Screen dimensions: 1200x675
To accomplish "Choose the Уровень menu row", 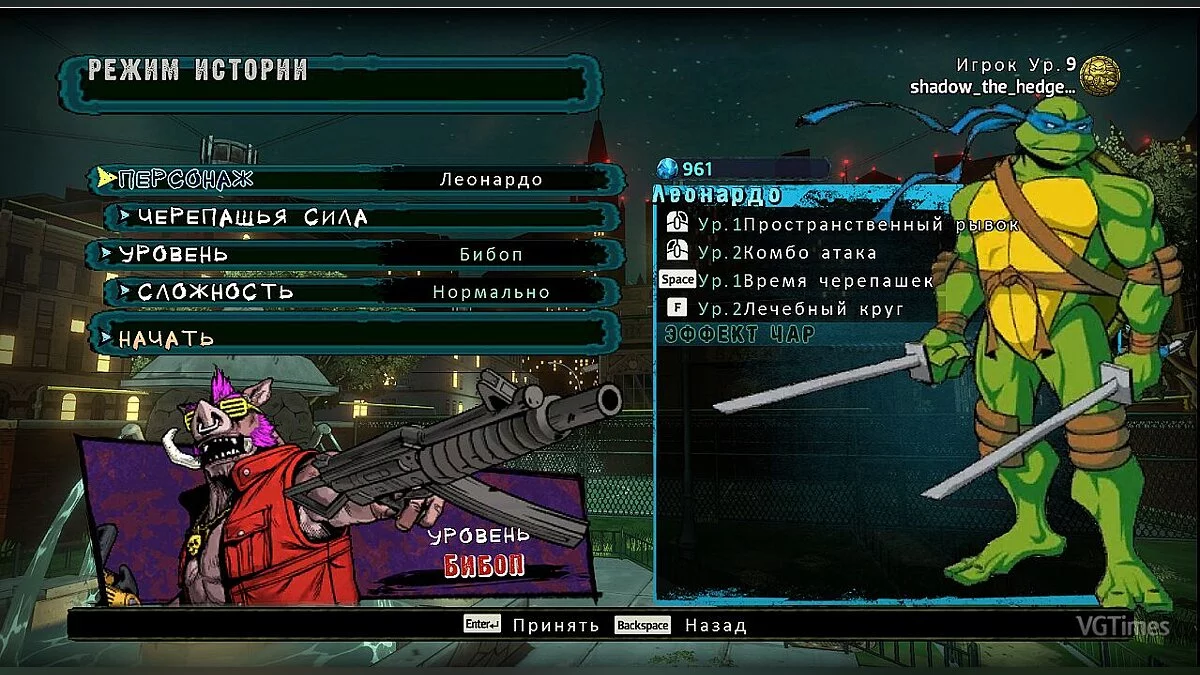I will 355,254.
